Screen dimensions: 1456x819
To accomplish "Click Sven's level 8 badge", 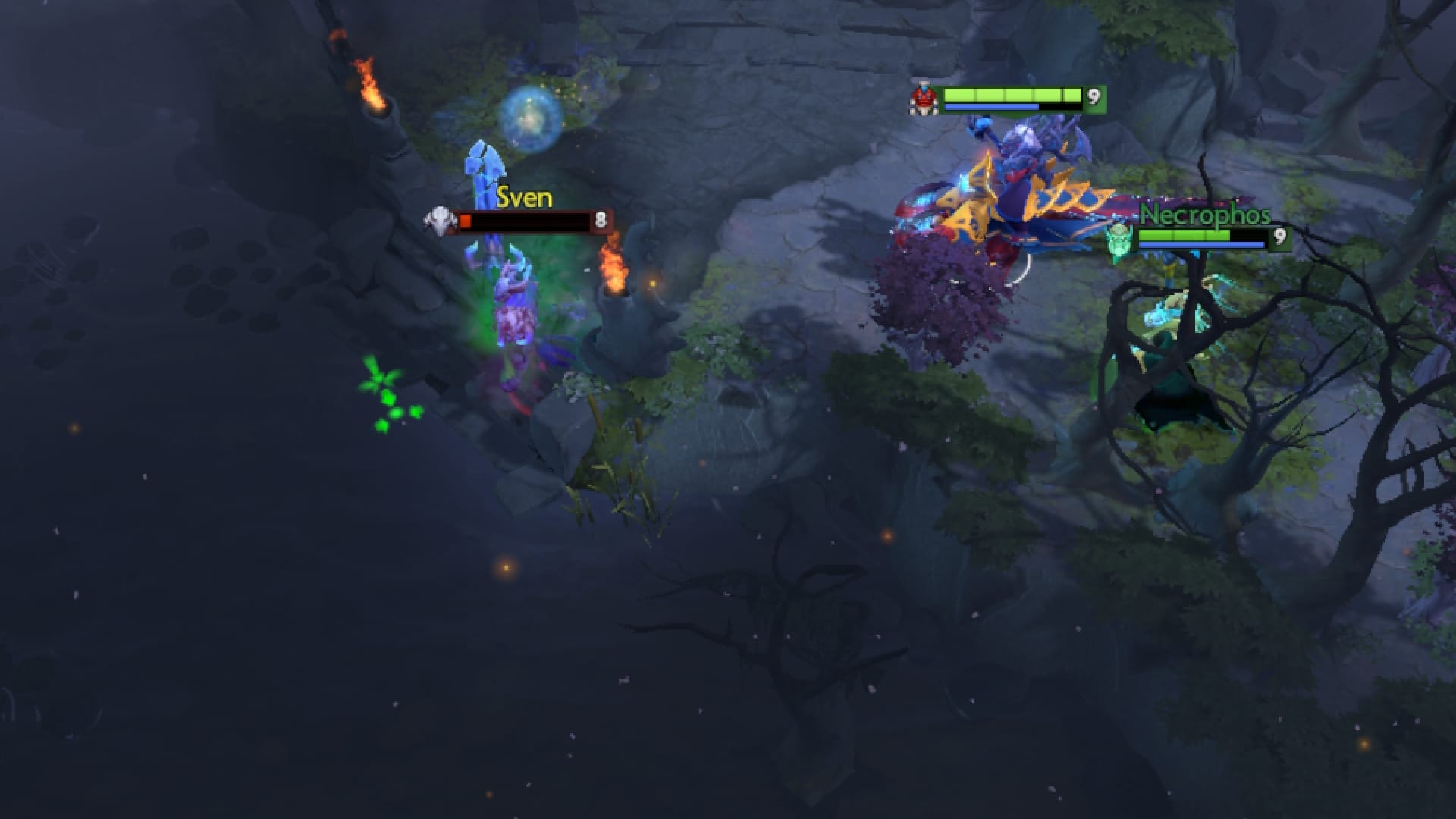I will click(x=600, y=220).
